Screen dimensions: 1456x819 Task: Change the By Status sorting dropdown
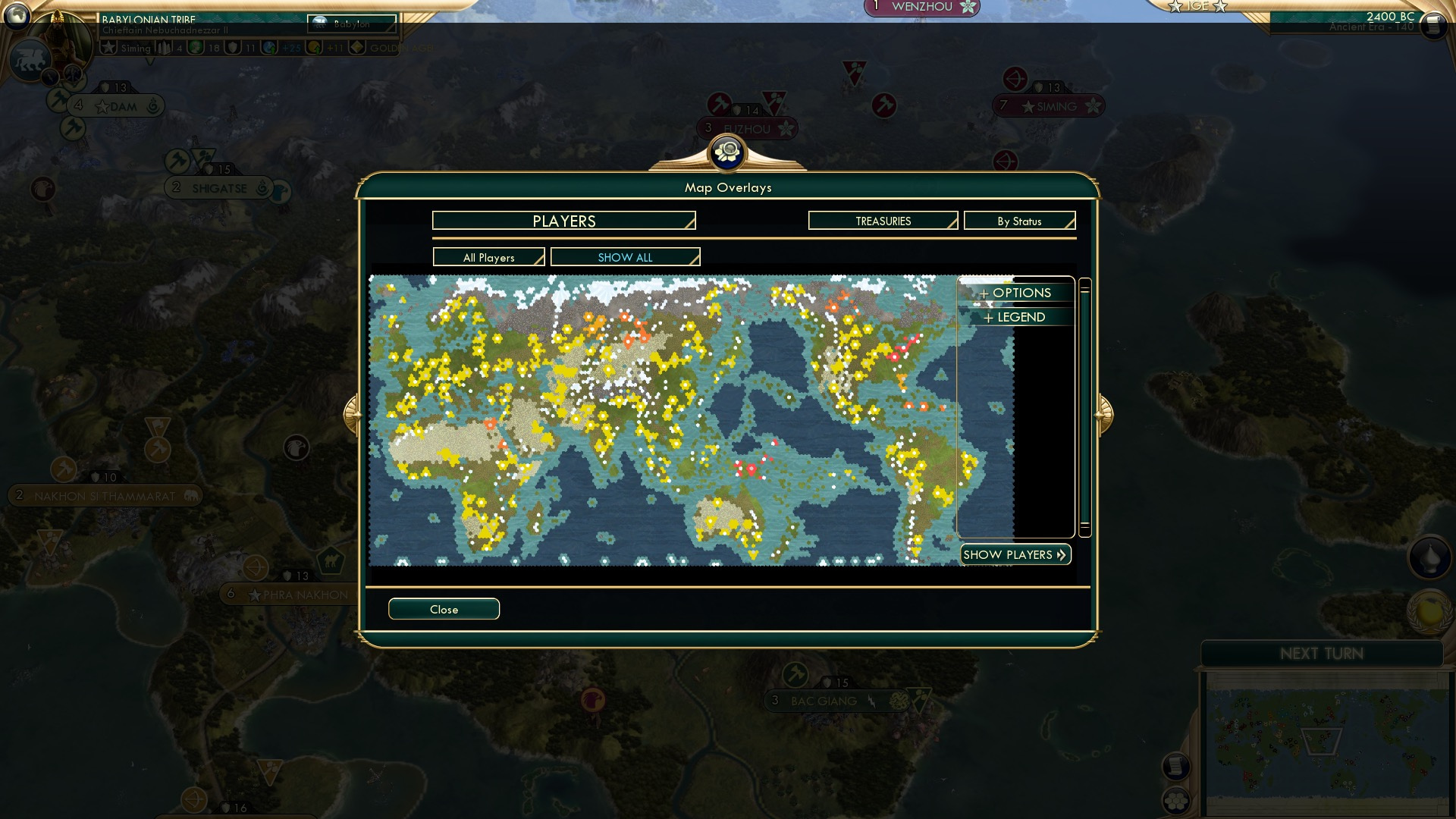point(1019,220)
